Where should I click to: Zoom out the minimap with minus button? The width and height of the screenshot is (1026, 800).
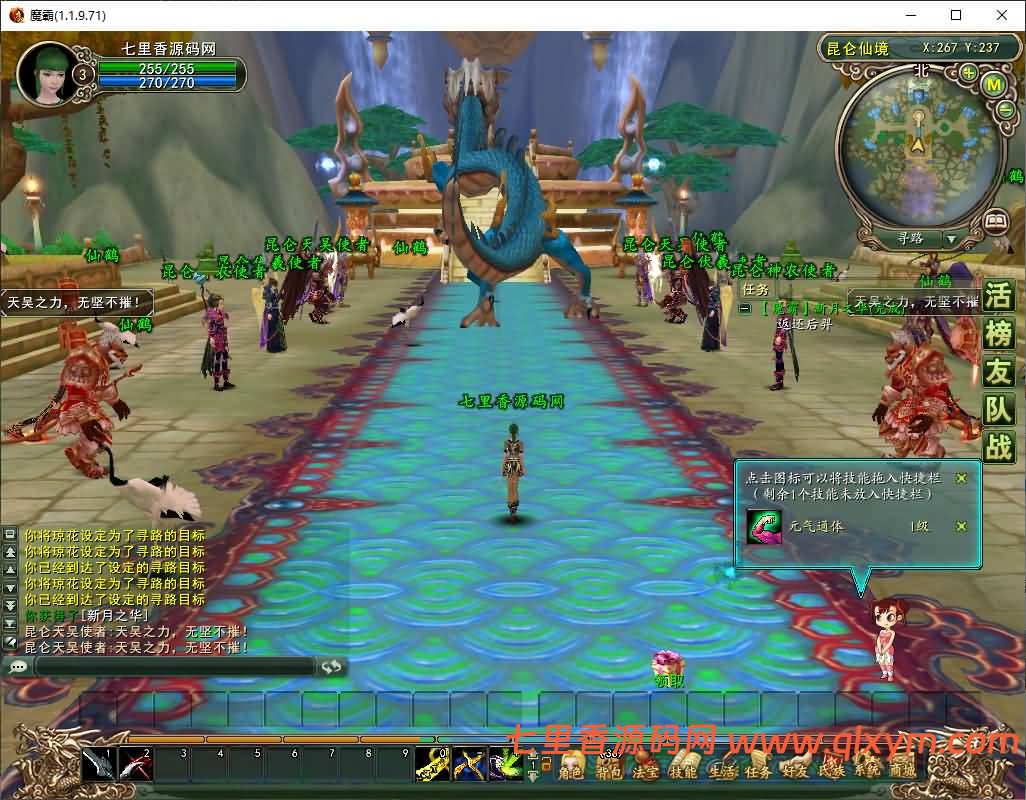[x=1005, y=111]
